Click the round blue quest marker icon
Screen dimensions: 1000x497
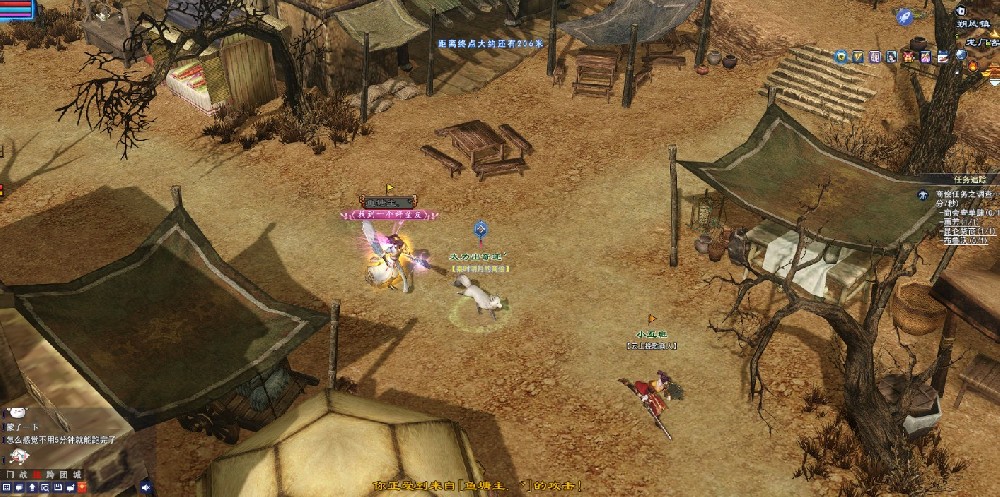(923, 195)
